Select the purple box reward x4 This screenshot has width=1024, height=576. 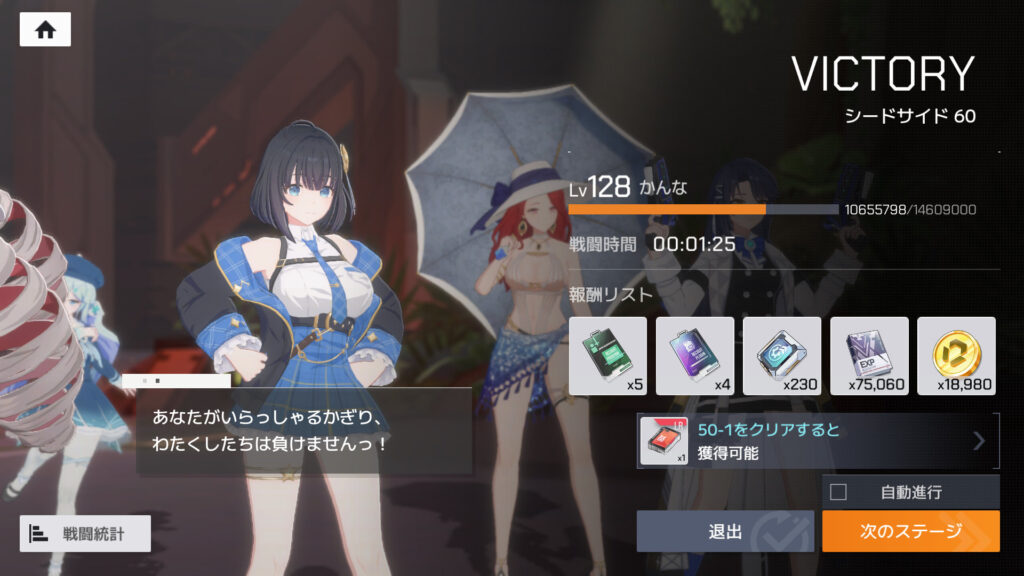pos(694,356)
